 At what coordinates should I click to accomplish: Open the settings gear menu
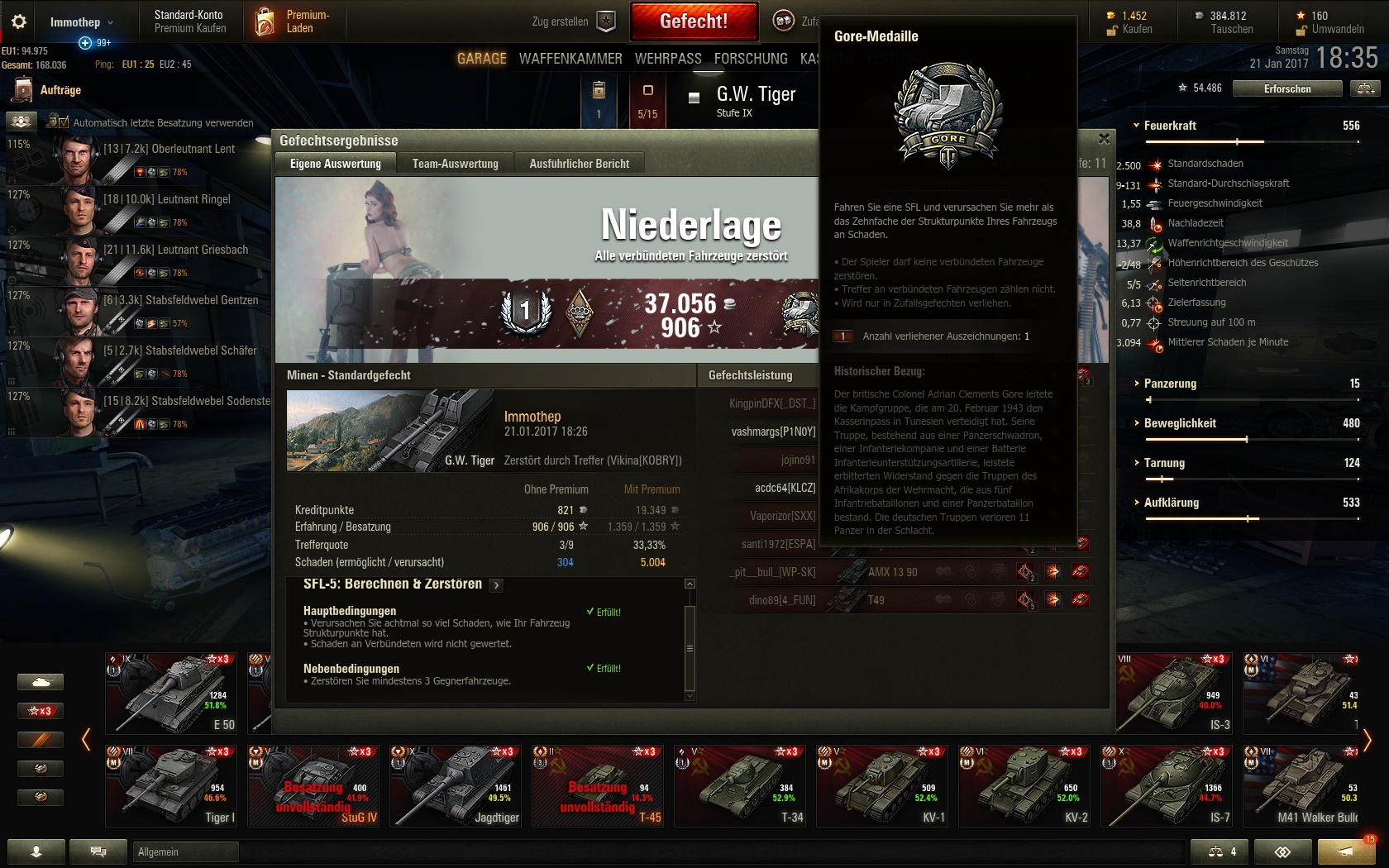[19, 22]
